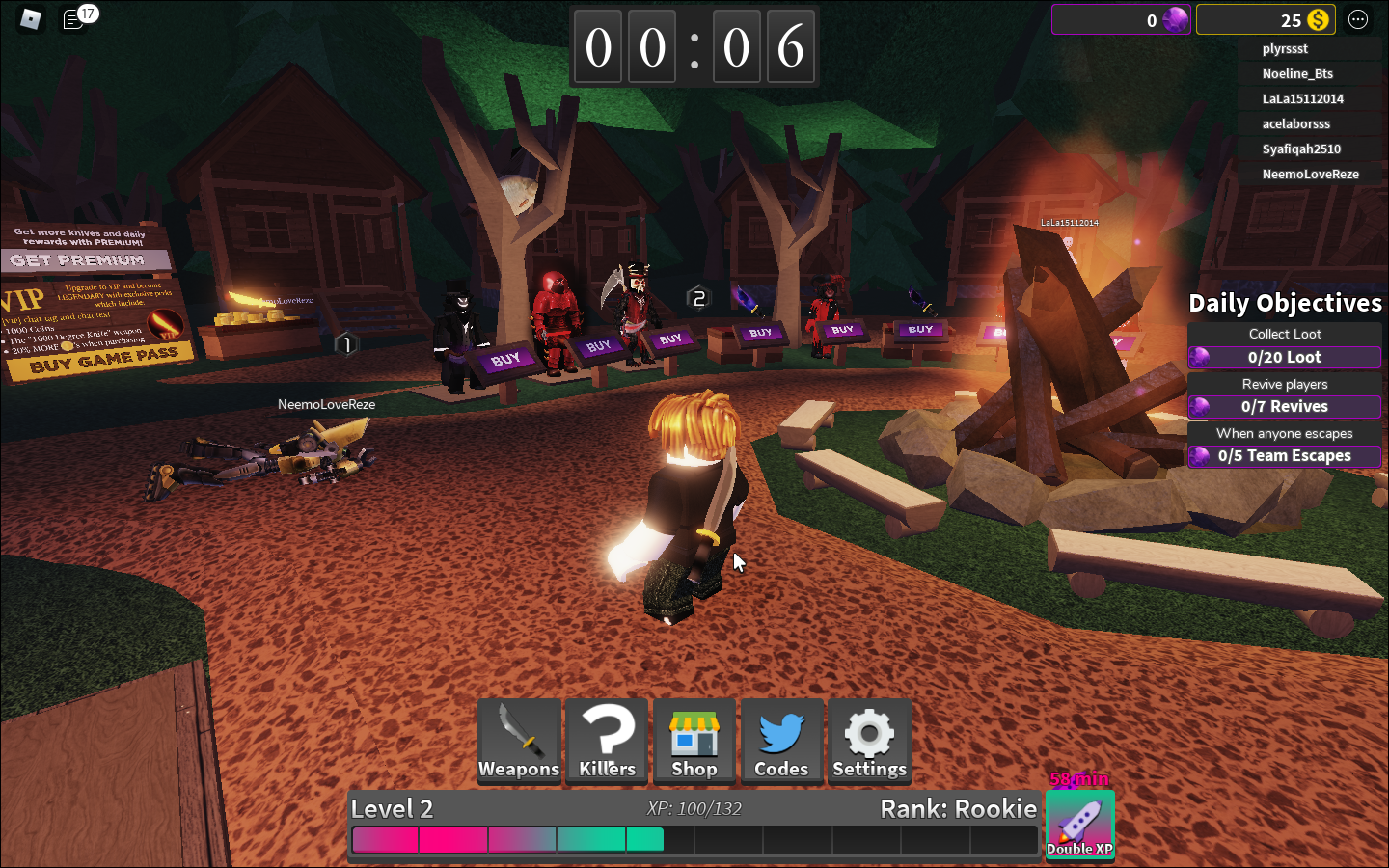Open the three-dot more options menu
1389x868 pixels.
(1358, 20)
